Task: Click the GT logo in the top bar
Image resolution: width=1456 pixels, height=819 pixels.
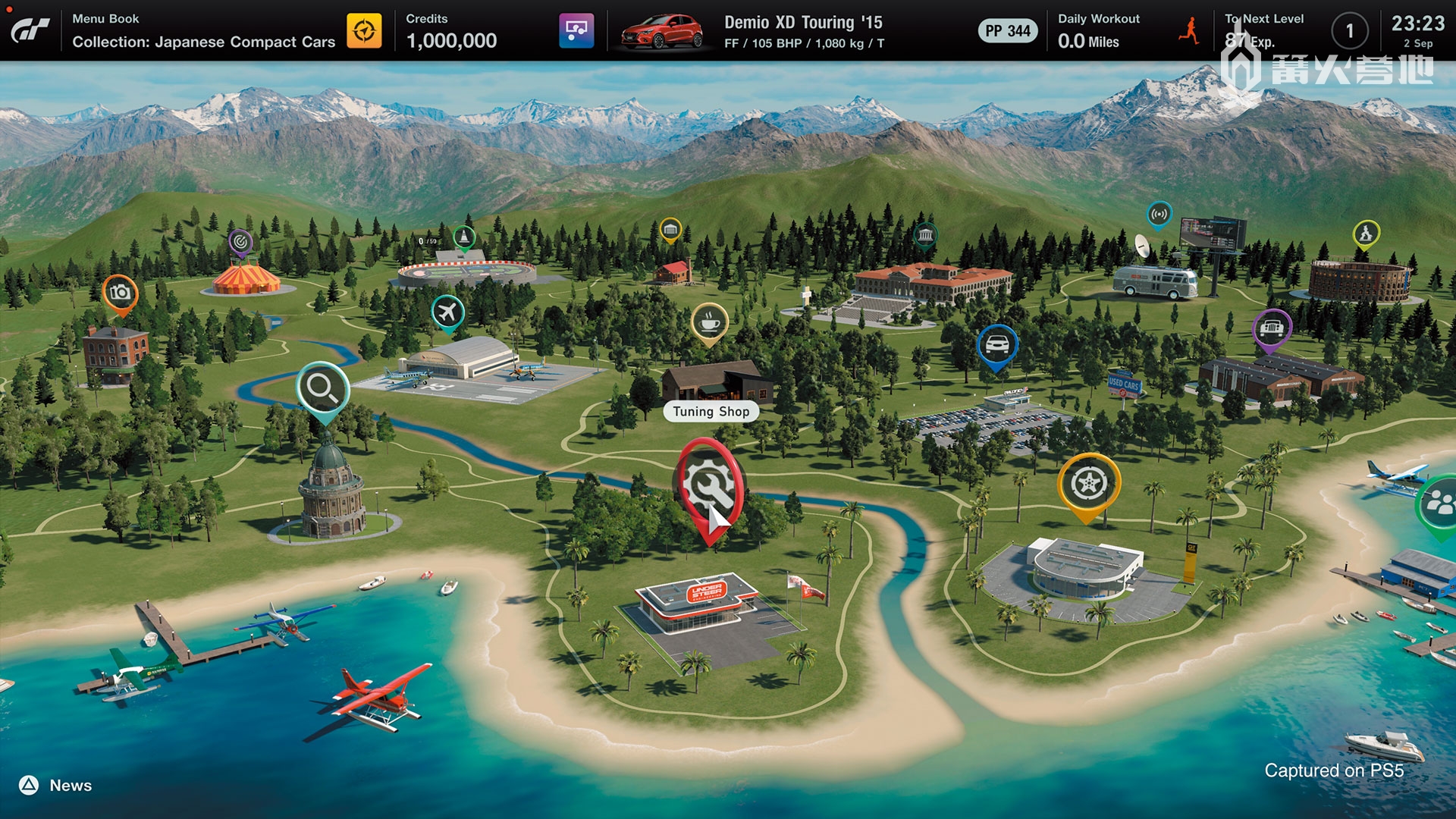Action: click(x=30, y=30)
